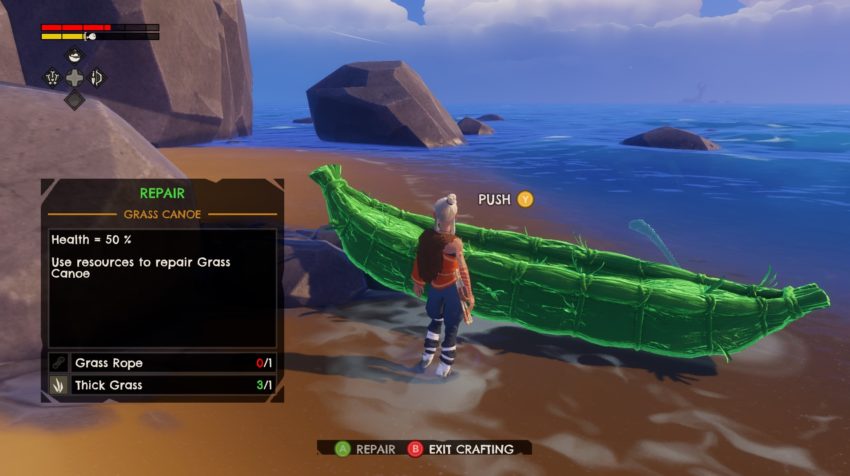Image resolution: width=850 pixels, height=476 pixels.
Task: Click the Repair action label
Action: point(375,449)
